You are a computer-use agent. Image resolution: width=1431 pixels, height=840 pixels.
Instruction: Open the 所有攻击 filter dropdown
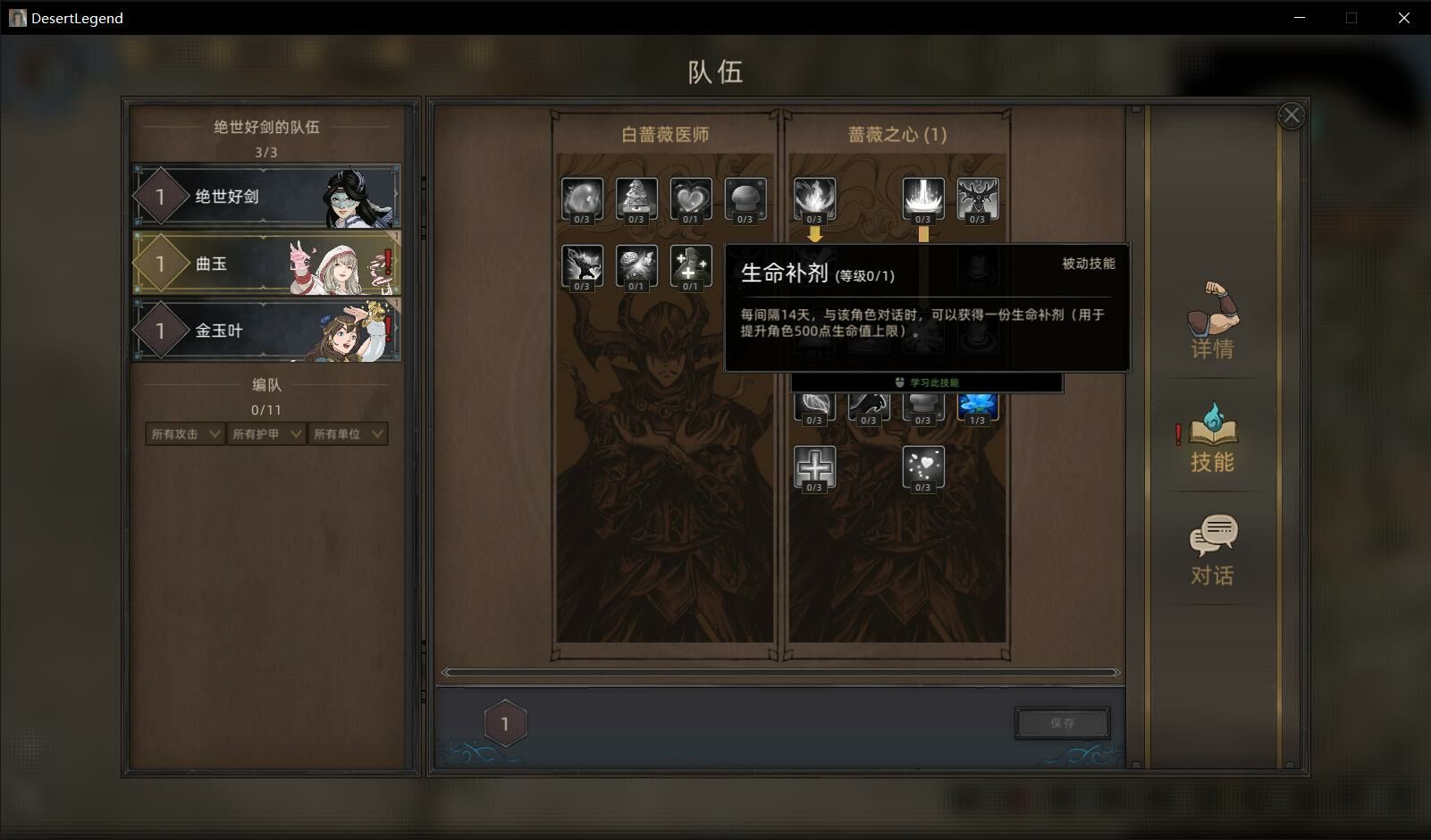click(185, 434)
